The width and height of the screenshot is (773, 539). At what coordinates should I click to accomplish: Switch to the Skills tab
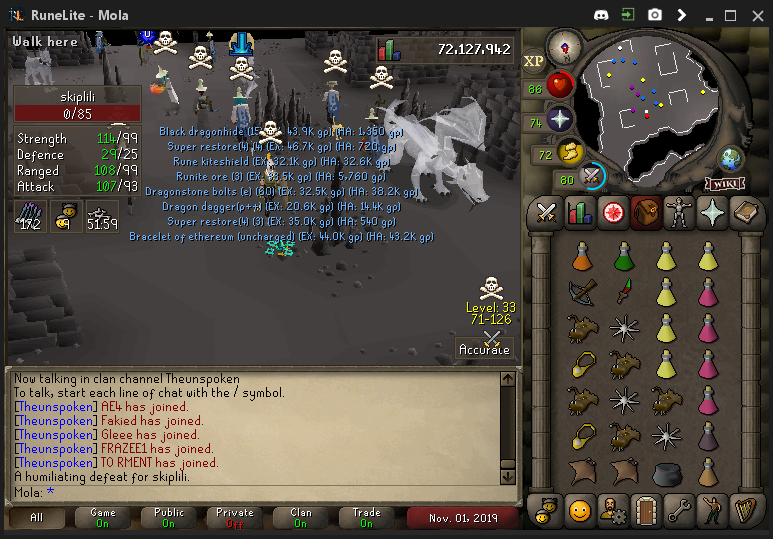coord(580,213)
